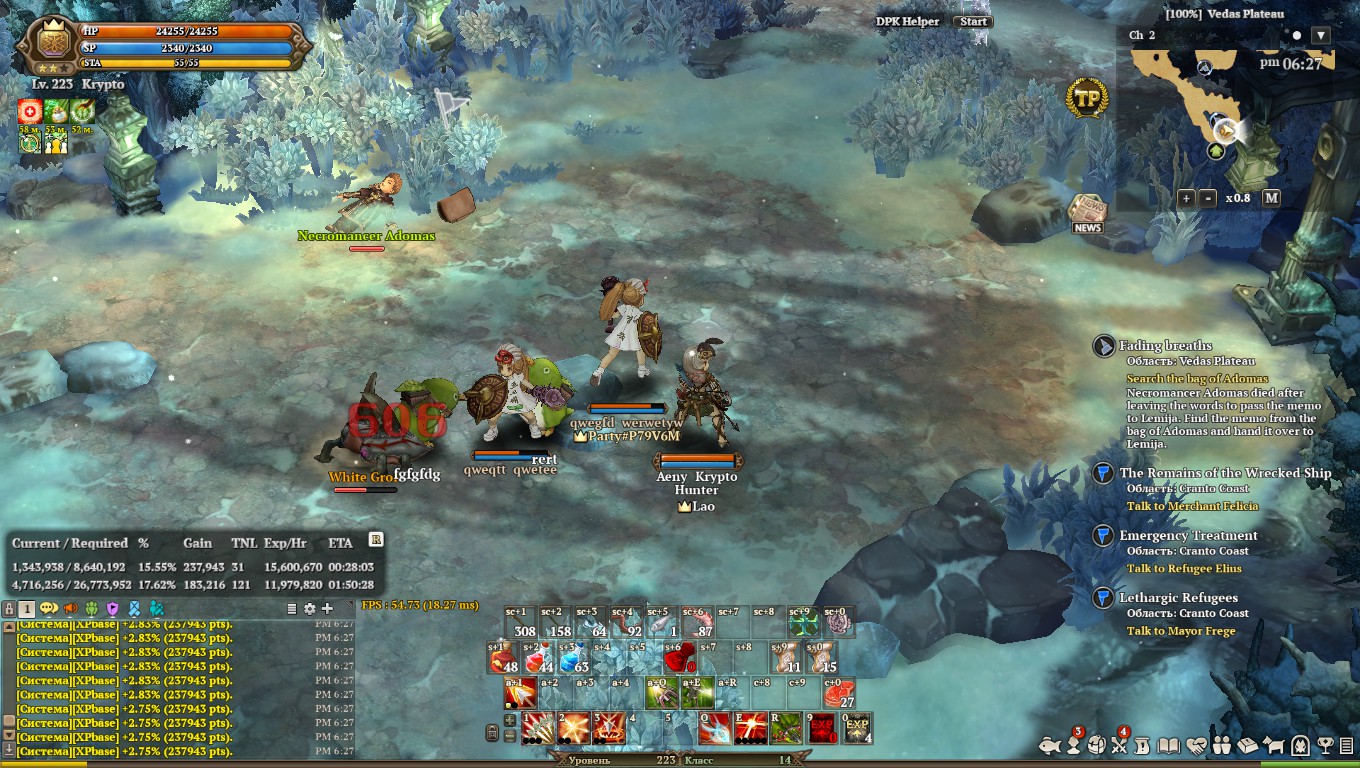
Task: Open the channel dropdown arrow next to Ch 2
Action: point(1321,35)
